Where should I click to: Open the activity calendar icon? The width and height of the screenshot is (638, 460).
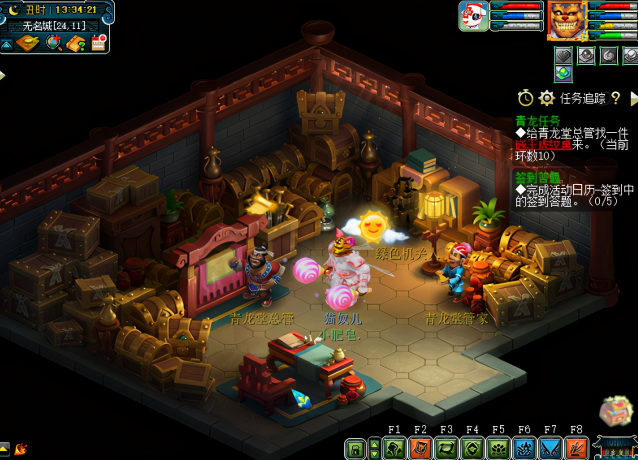pos(99,43)
